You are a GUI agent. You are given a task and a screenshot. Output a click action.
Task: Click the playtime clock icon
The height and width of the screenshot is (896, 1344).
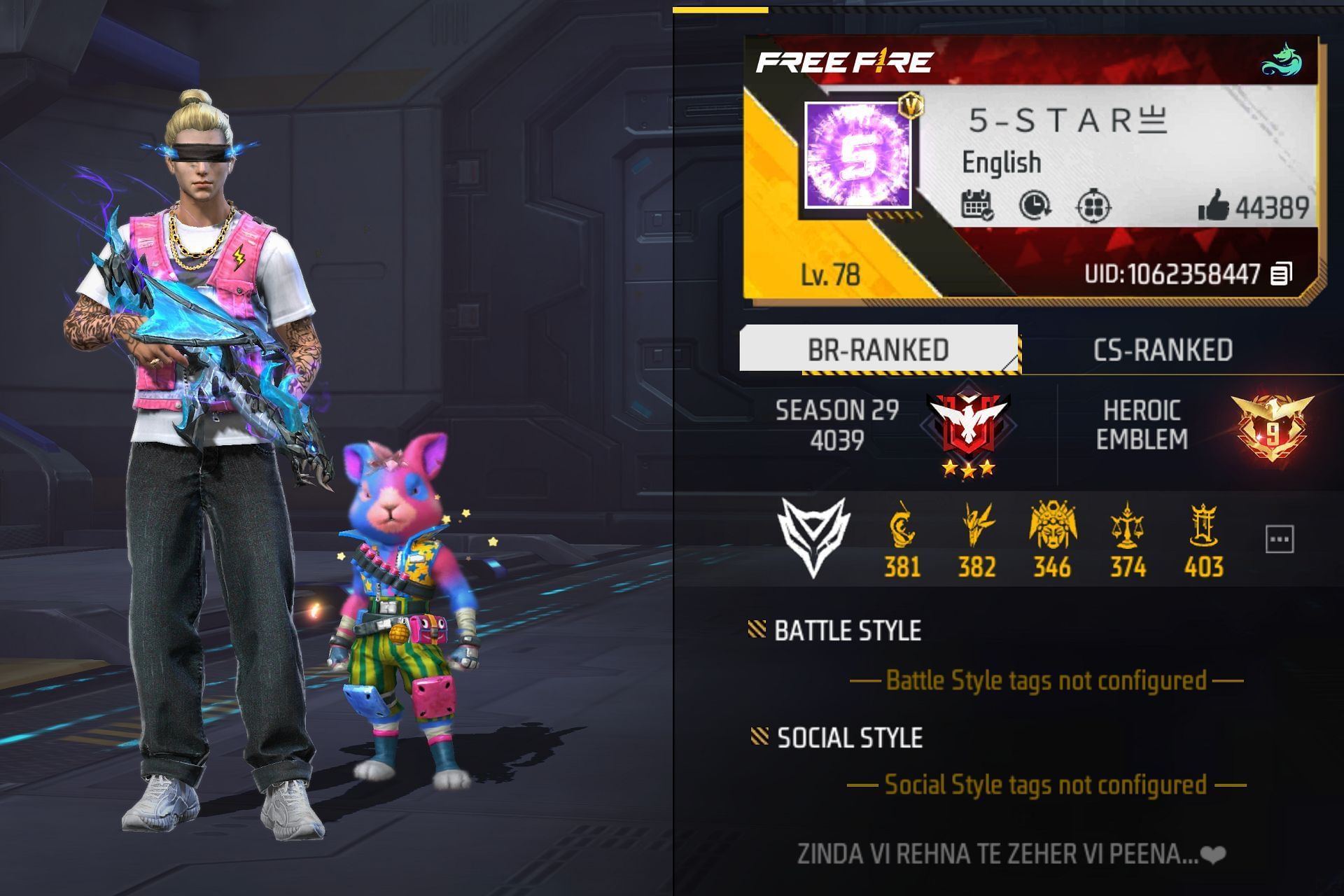(x=1036, y=206)
